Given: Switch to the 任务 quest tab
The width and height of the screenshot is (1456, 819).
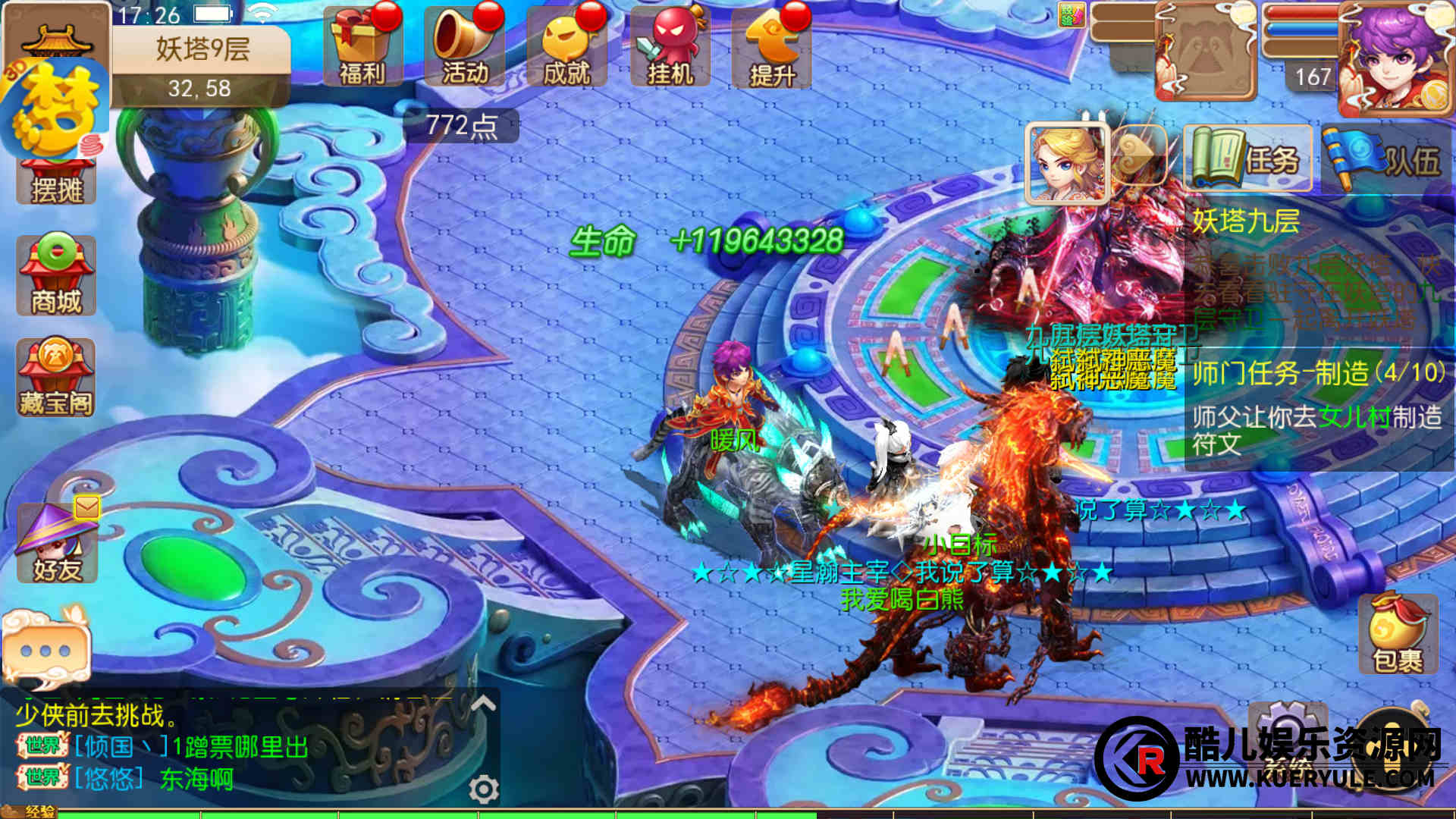Looking at the screenshot, I should [x=1248, y=158].
